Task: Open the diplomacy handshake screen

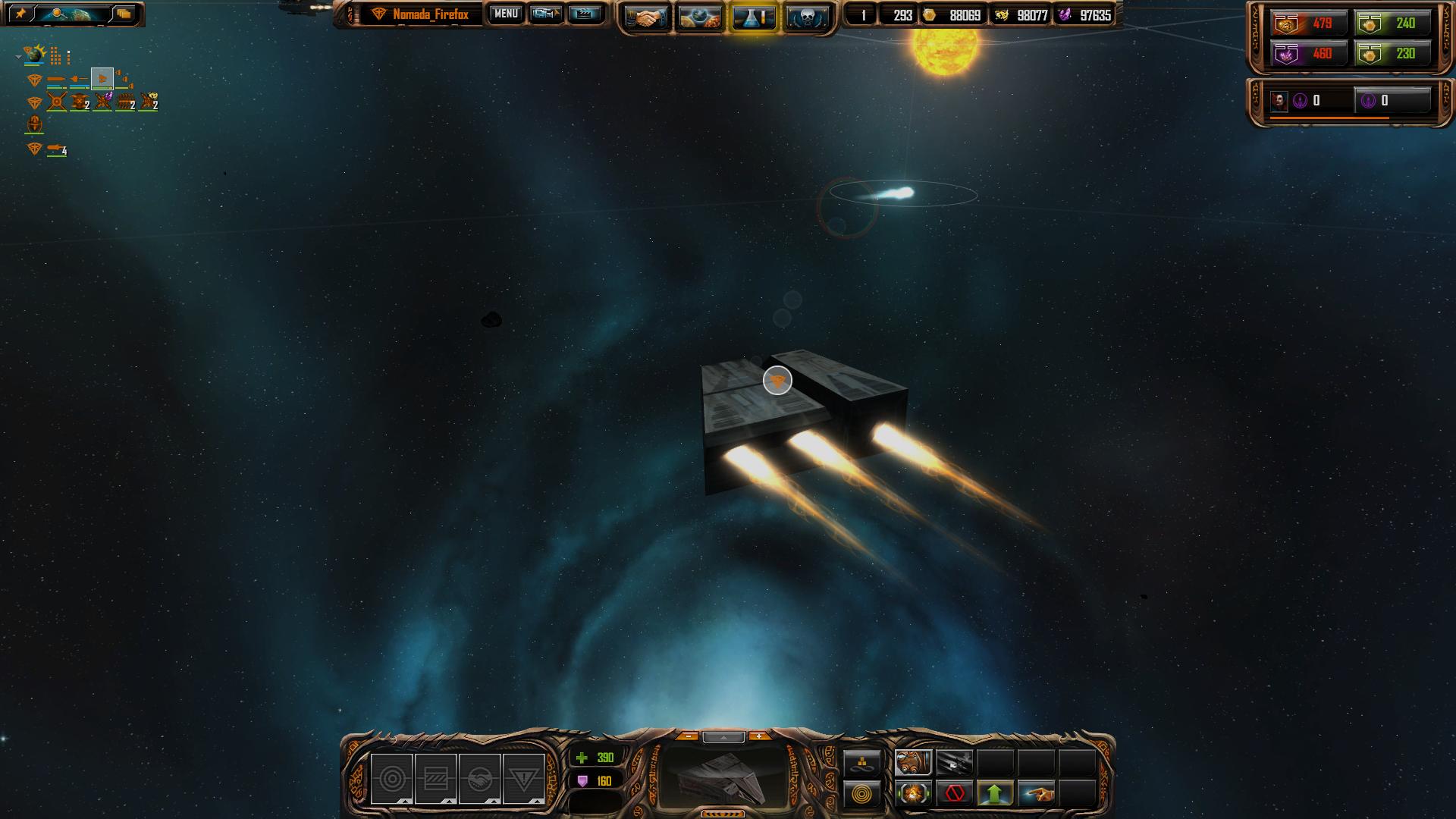Action: pyautogui.click(x=646, y=17)
